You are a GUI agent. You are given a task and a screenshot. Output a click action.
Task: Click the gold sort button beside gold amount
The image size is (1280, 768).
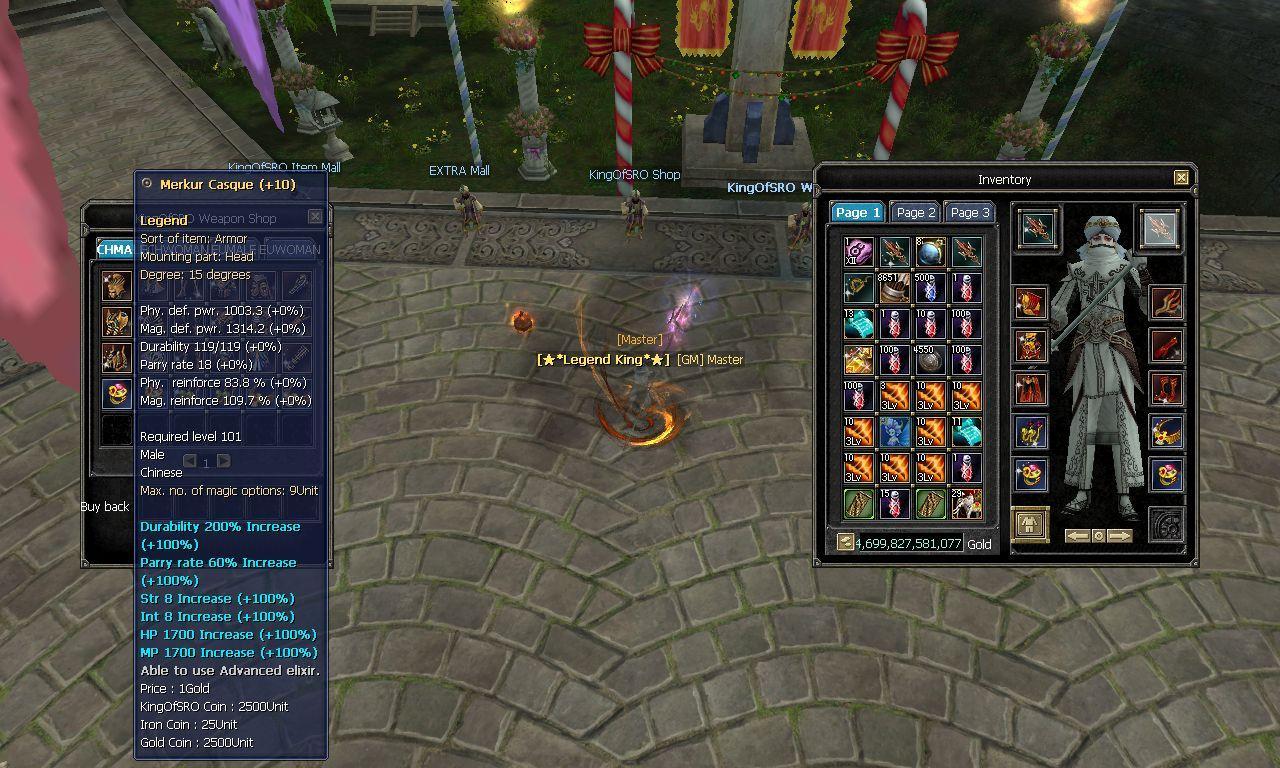tap(845, 542)
